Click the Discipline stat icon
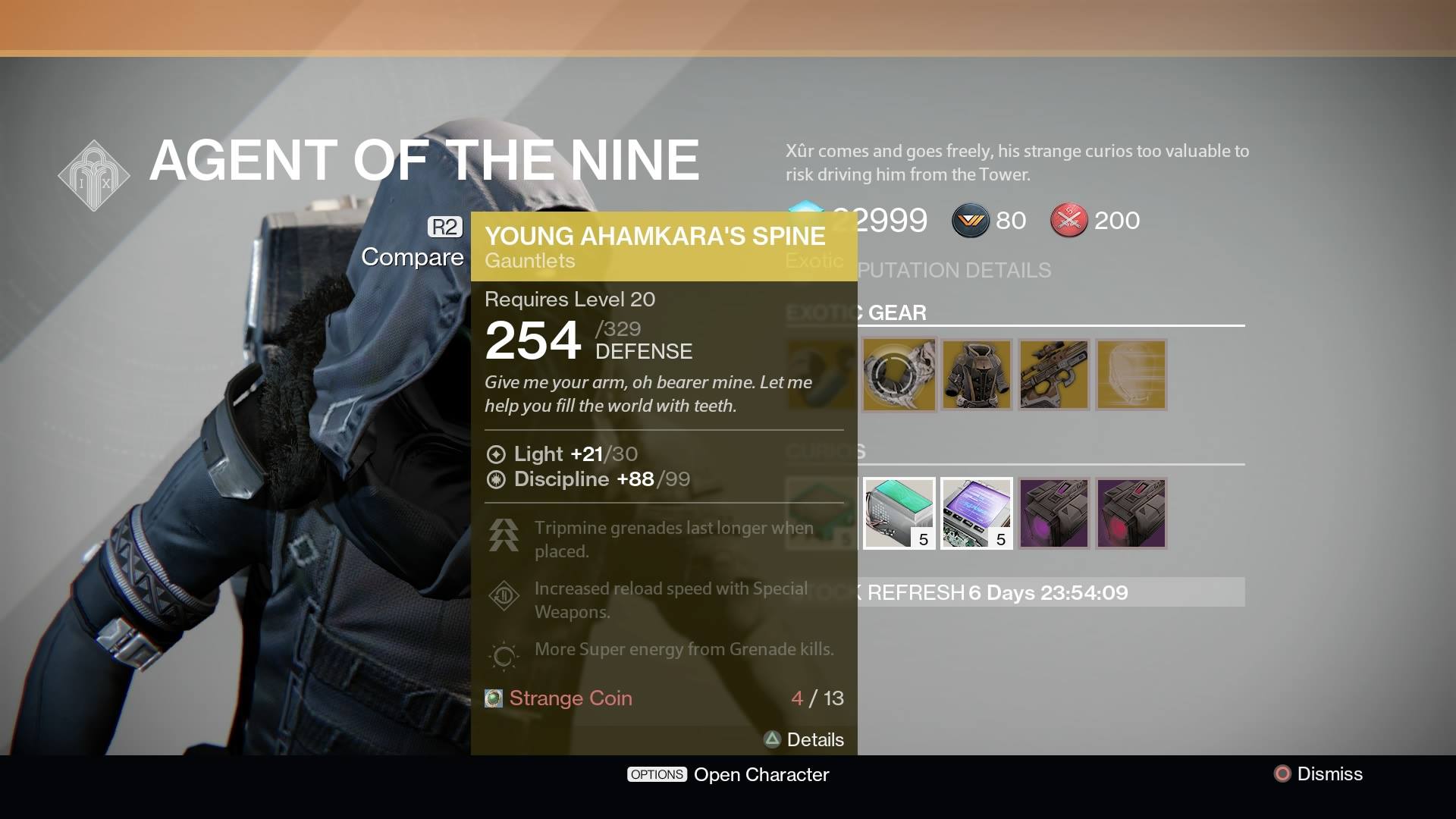The image size is (1456, 819). click(x=497, y=479)
